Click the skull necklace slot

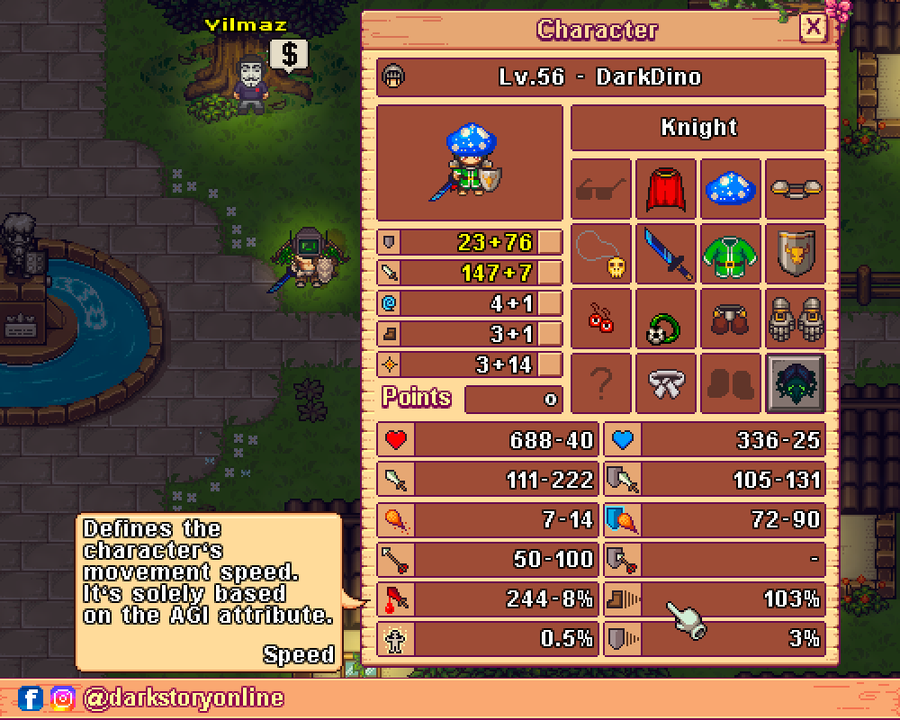pyautogui.click(x=602, y=254)
